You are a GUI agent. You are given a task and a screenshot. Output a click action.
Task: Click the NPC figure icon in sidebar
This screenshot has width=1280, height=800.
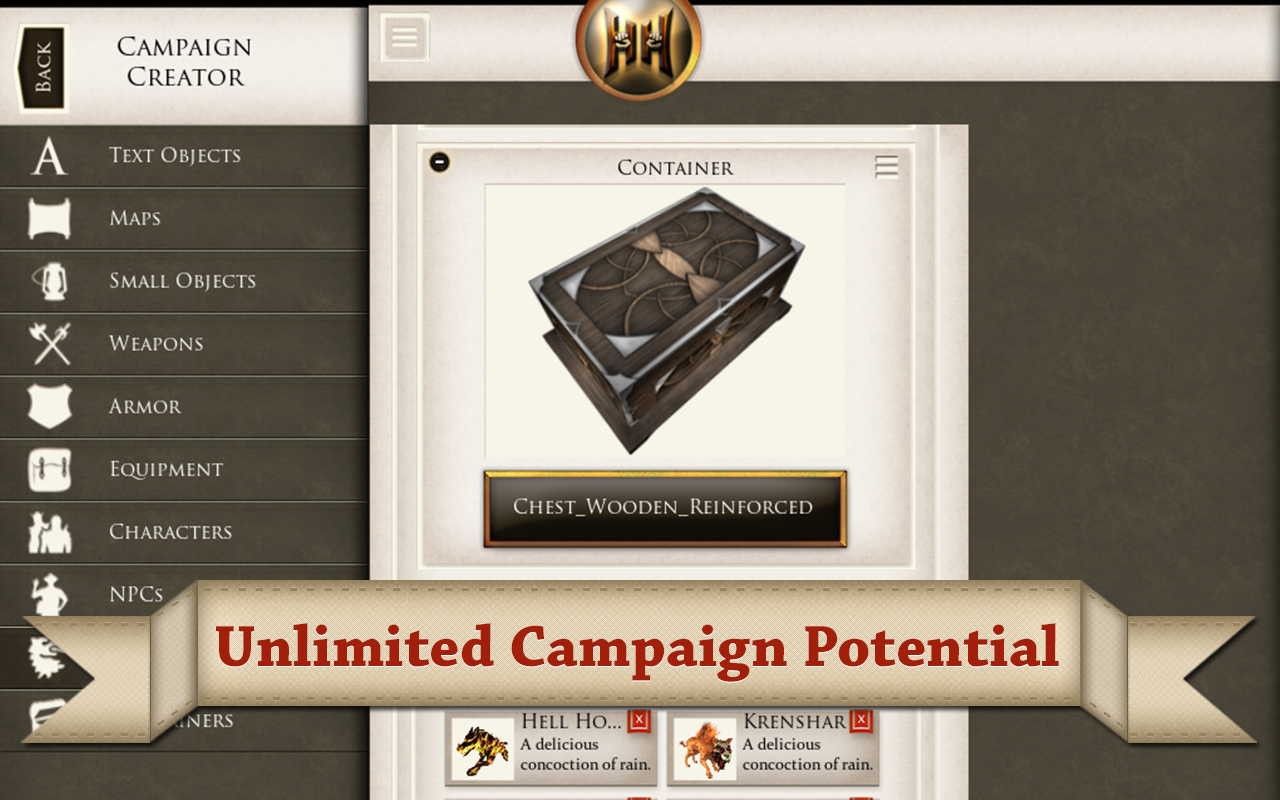click(x=47, y=594)
